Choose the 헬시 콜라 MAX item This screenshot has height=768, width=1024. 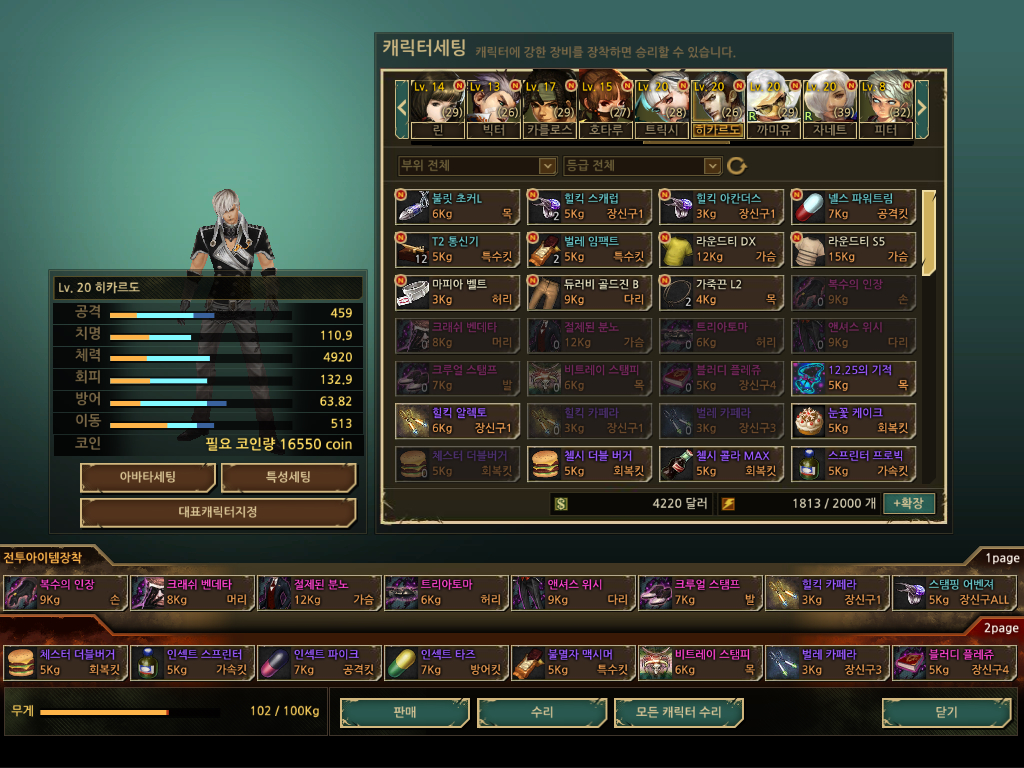tap(721, 463)
